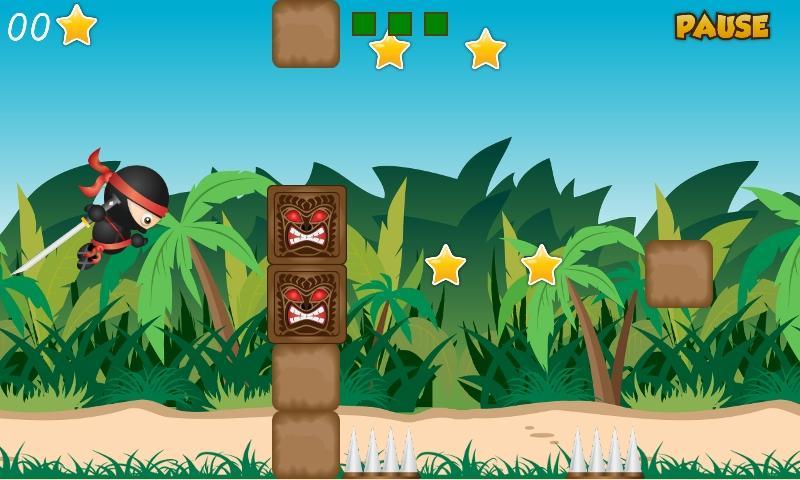
Task: Pause the game with the PAUSE button
Action: [722, 26]
